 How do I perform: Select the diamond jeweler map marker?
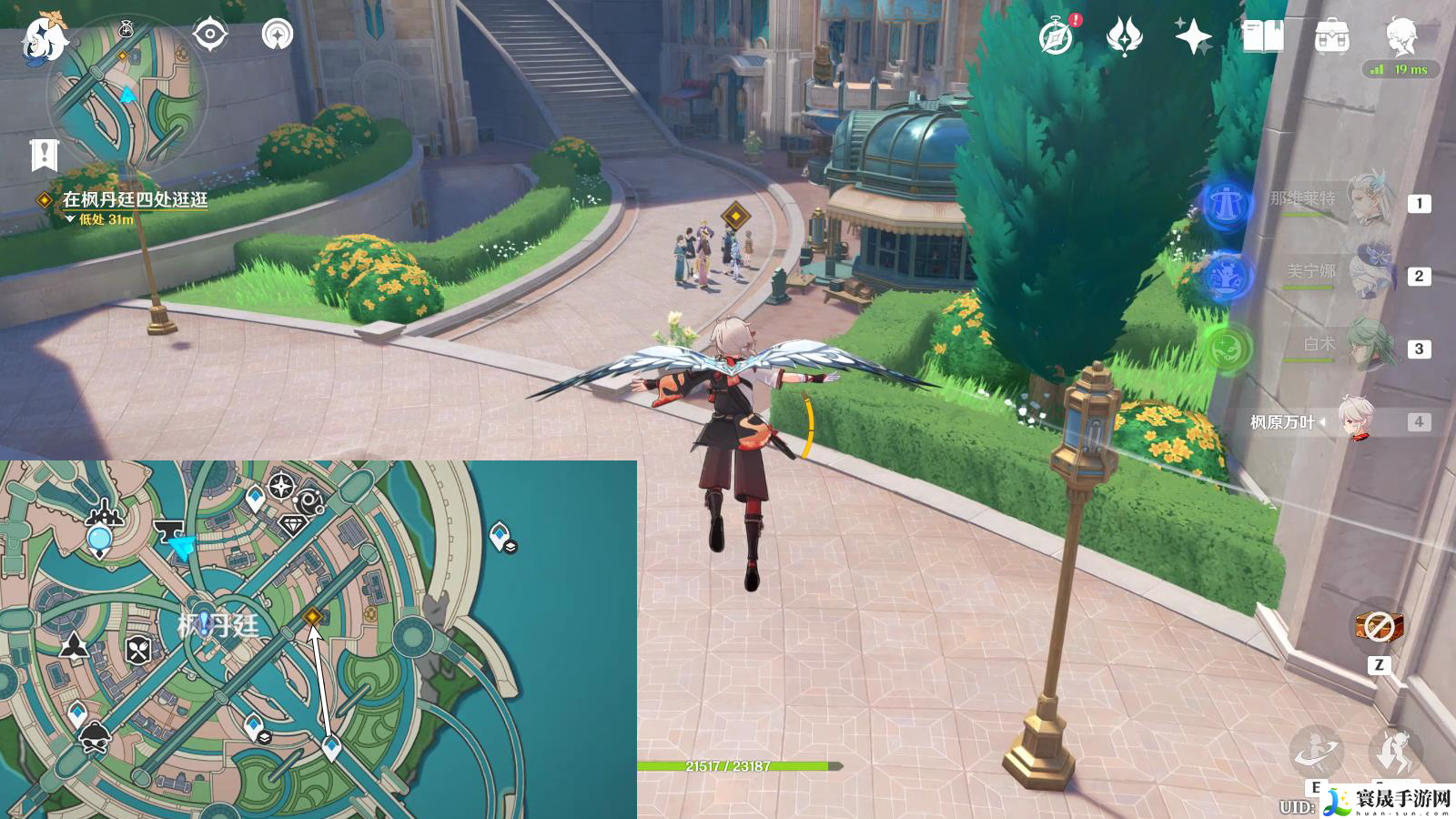(x=292, y=525)
